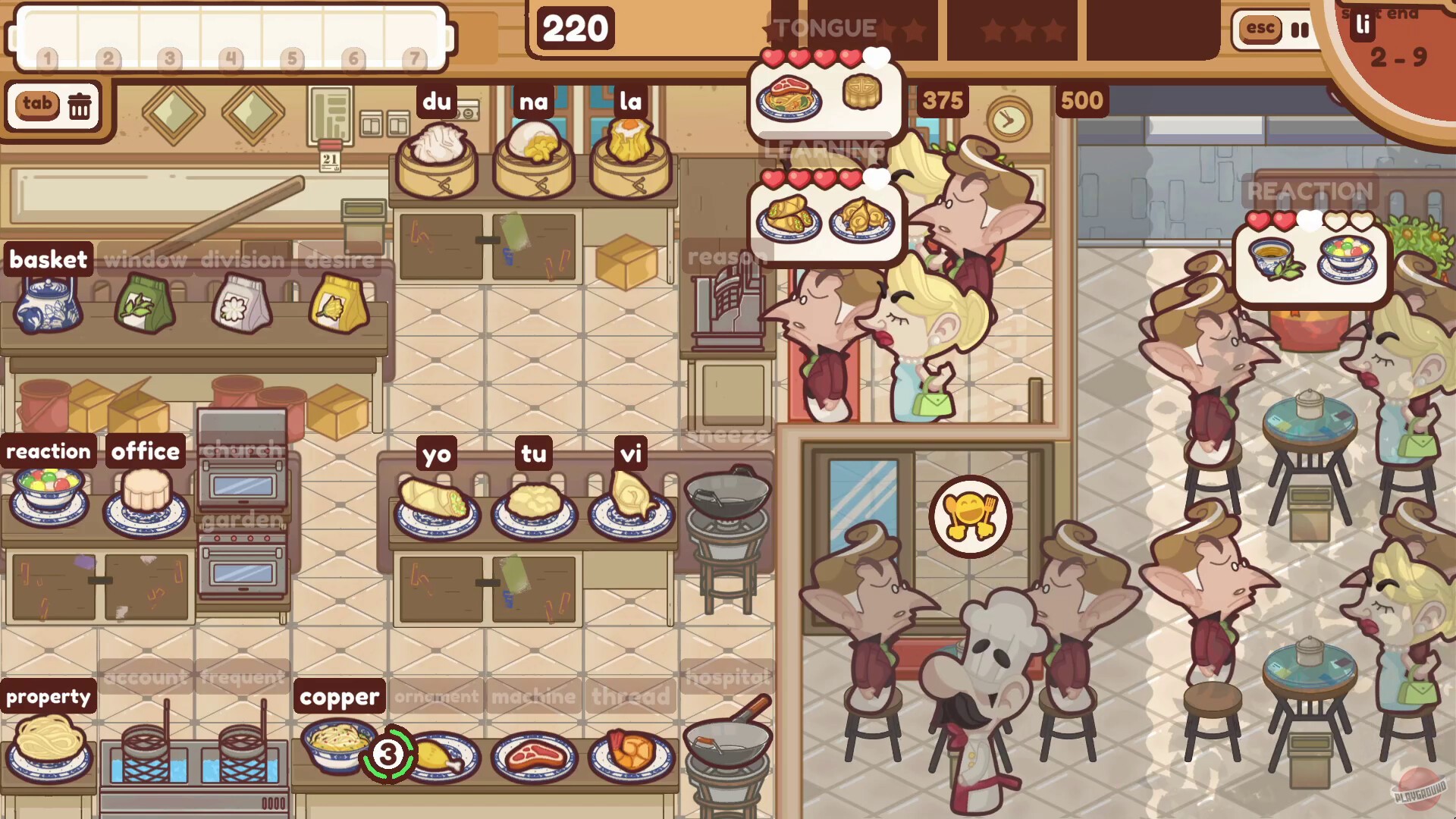
Task: Select the noodle dish in the TONGUE order card
Action: (x=789, y=97)
